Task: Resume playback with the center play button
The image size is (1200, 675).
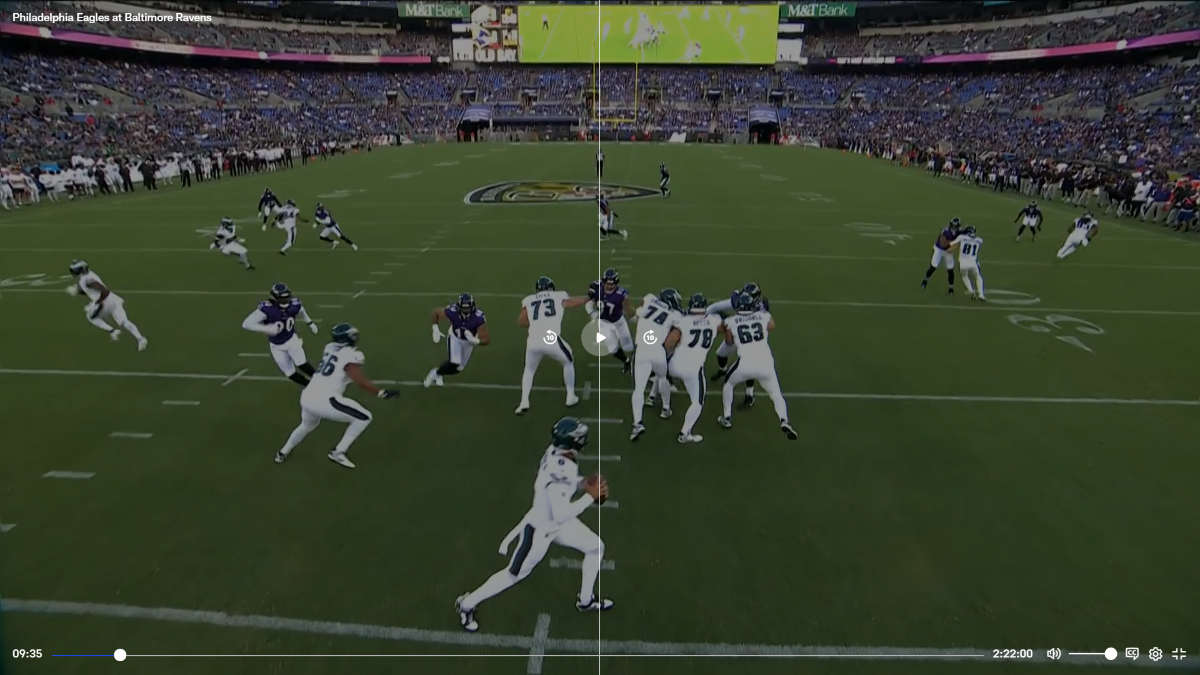Action: coord(600,338)
